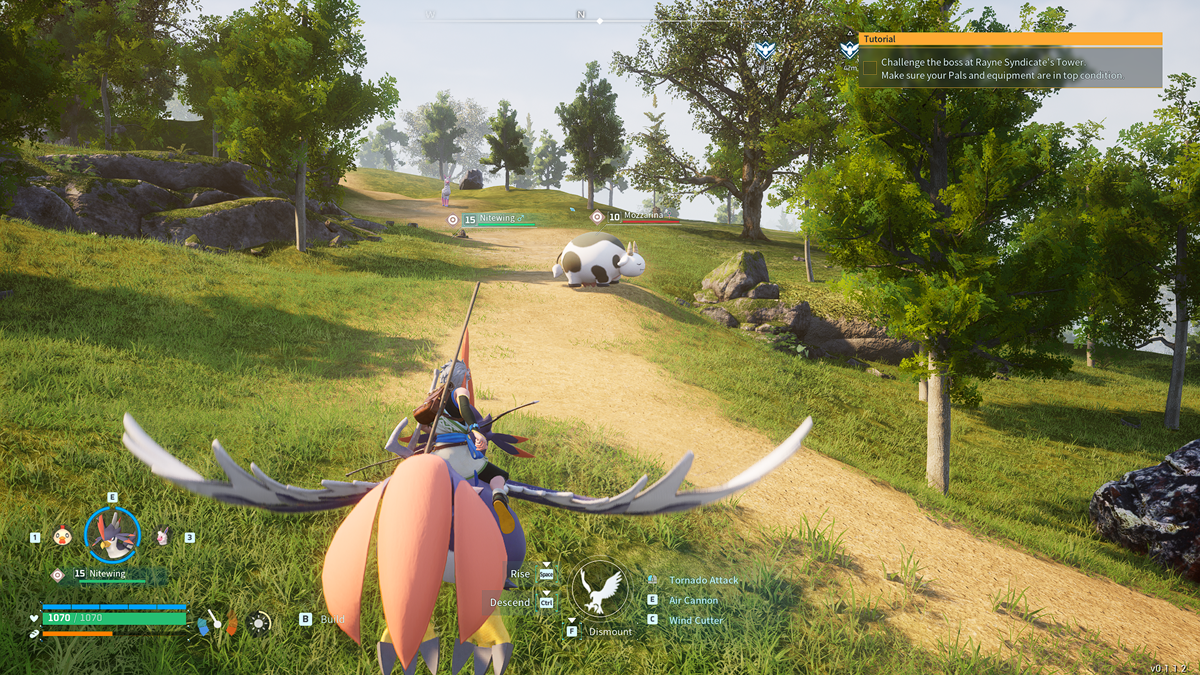
Task: Click the compass bar heading strip
Action: pos(598,18)
